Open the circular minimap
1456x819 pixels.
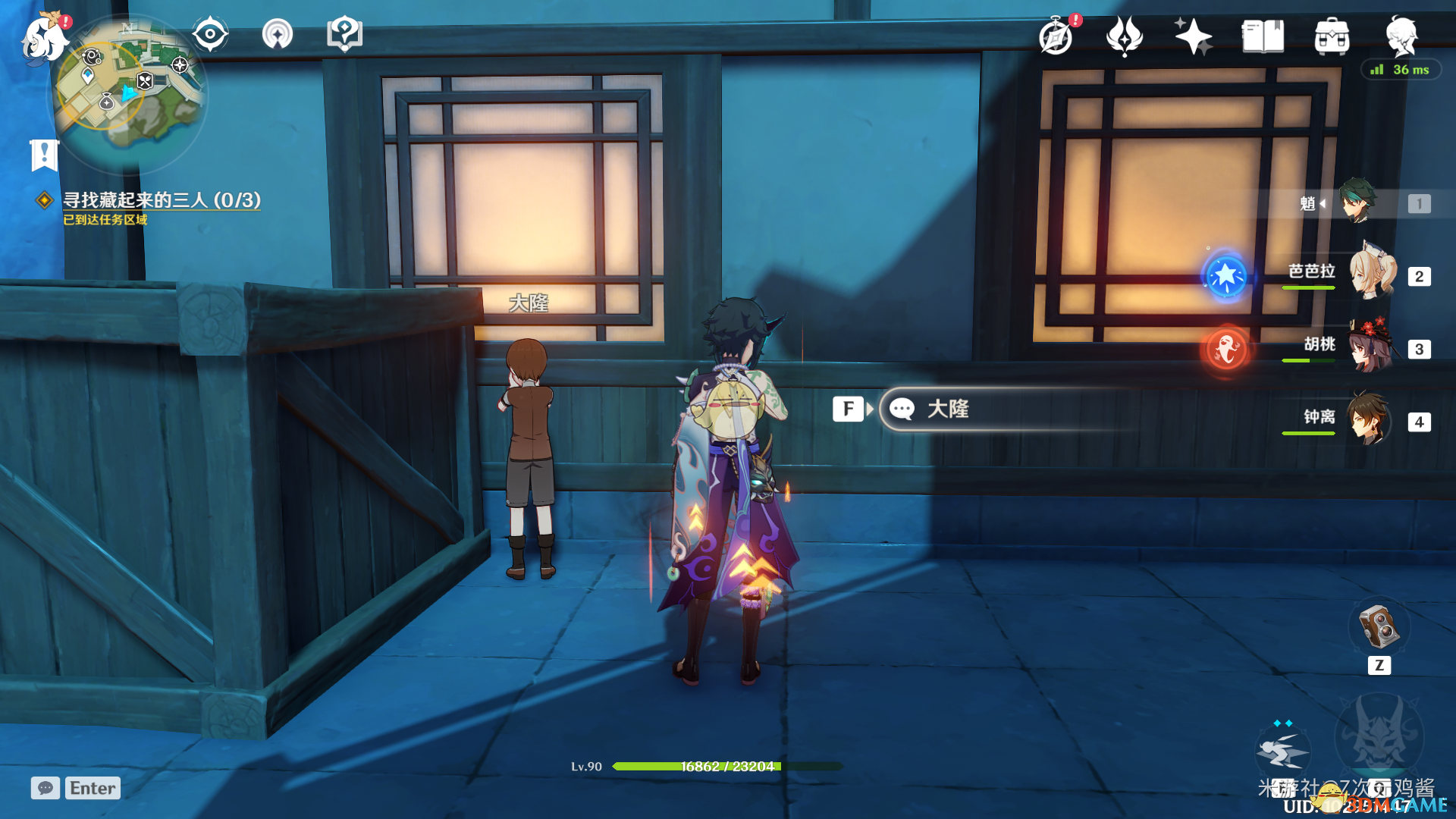pos(127,93)
